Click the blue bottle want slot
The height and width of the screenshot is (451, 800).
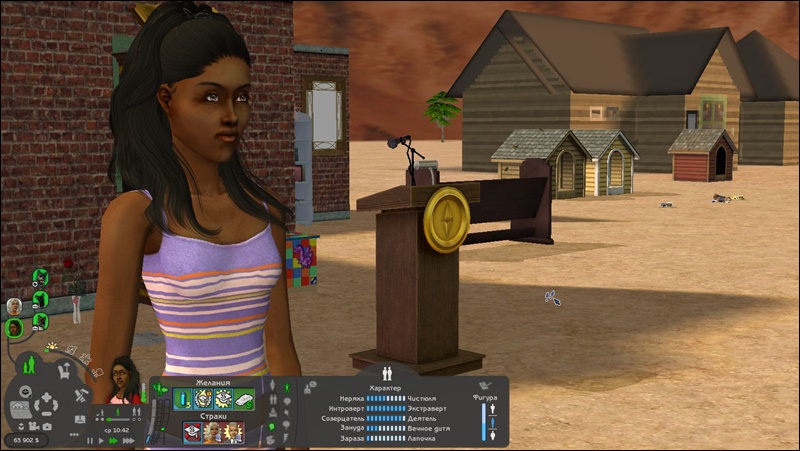pos(184,399)
